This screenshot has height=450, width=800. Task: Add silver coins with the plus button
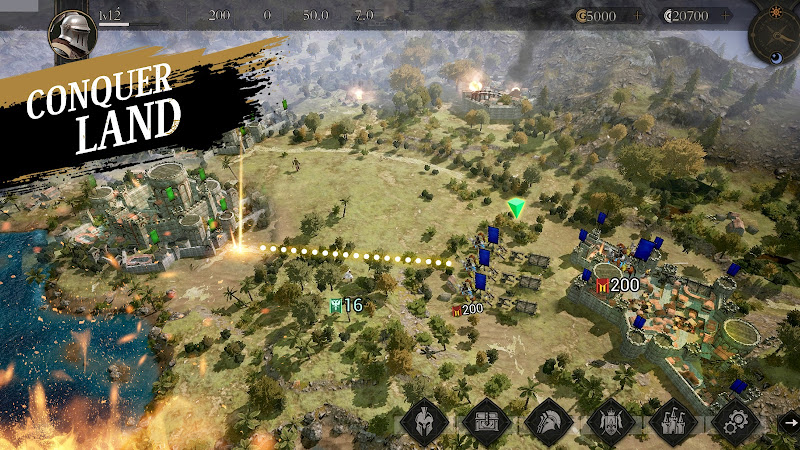[725, 16]
